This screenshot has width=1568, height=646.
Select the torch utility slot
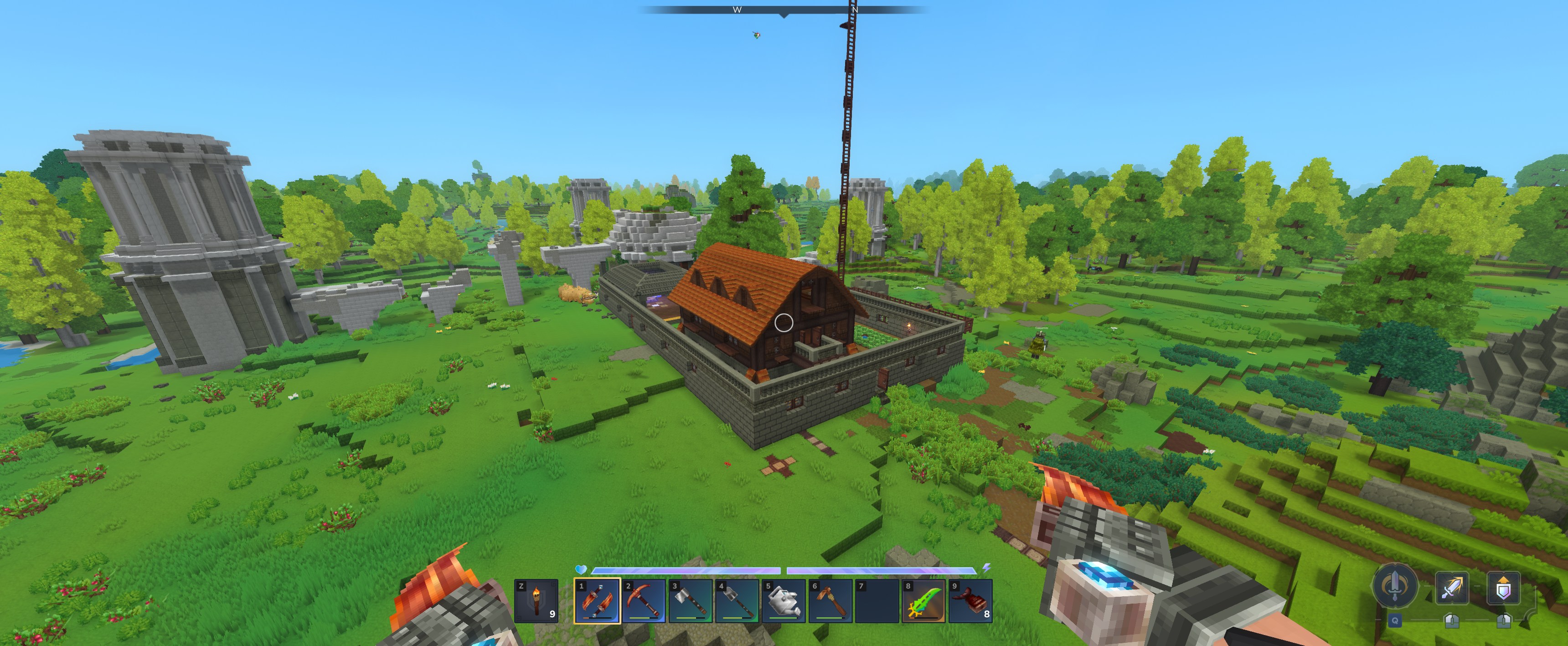(536, 601)
